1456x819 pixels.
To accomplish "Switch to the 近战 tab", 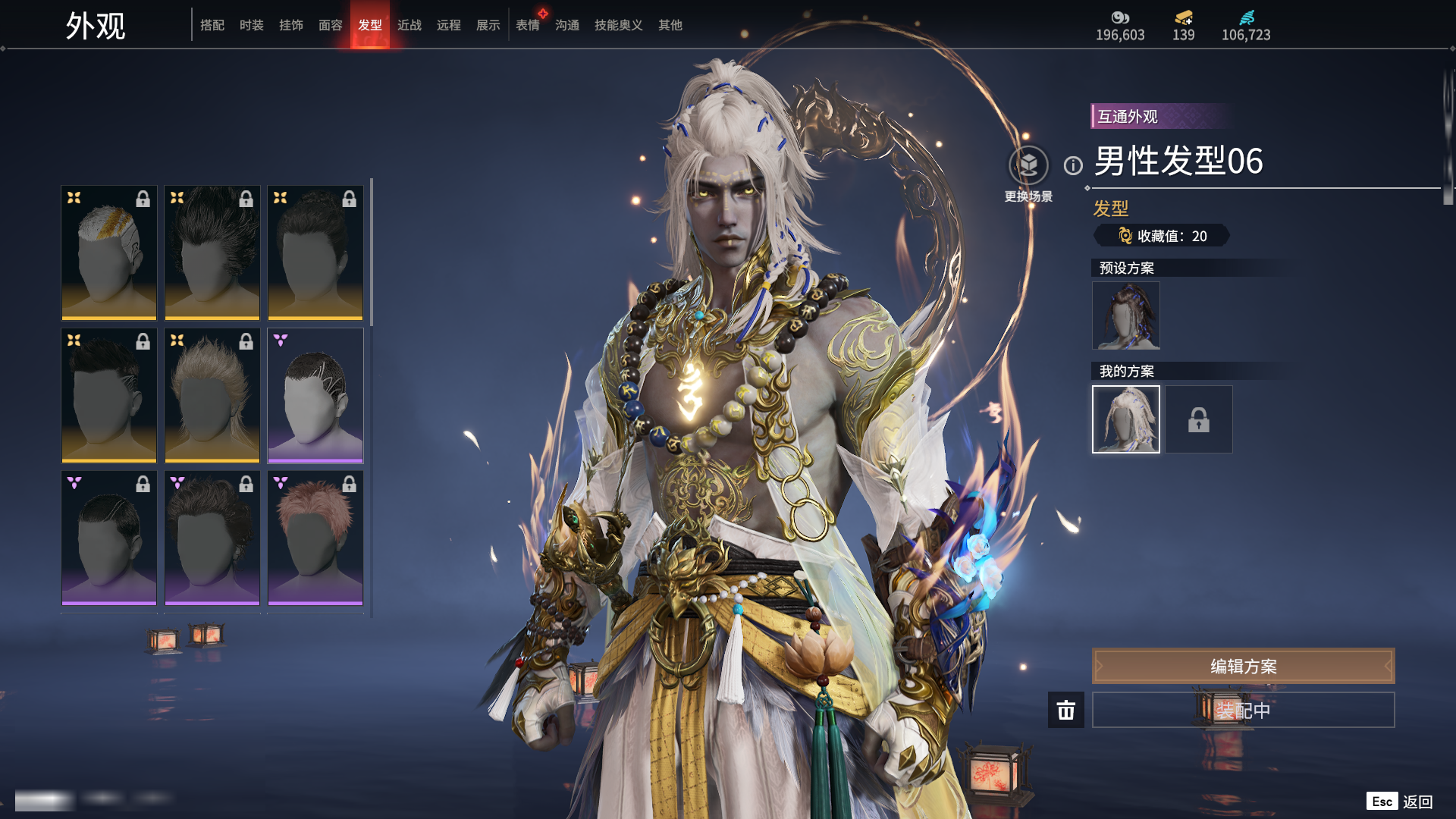I will point(409,25).
